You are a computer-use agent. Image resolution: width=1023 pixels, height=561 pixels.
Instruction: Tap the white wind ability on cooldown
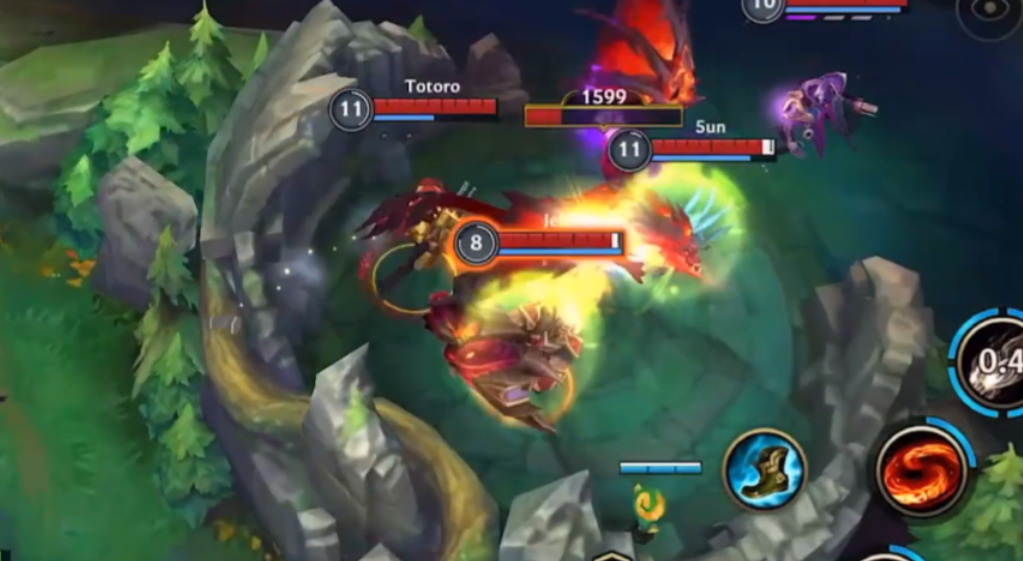(994, 362)
